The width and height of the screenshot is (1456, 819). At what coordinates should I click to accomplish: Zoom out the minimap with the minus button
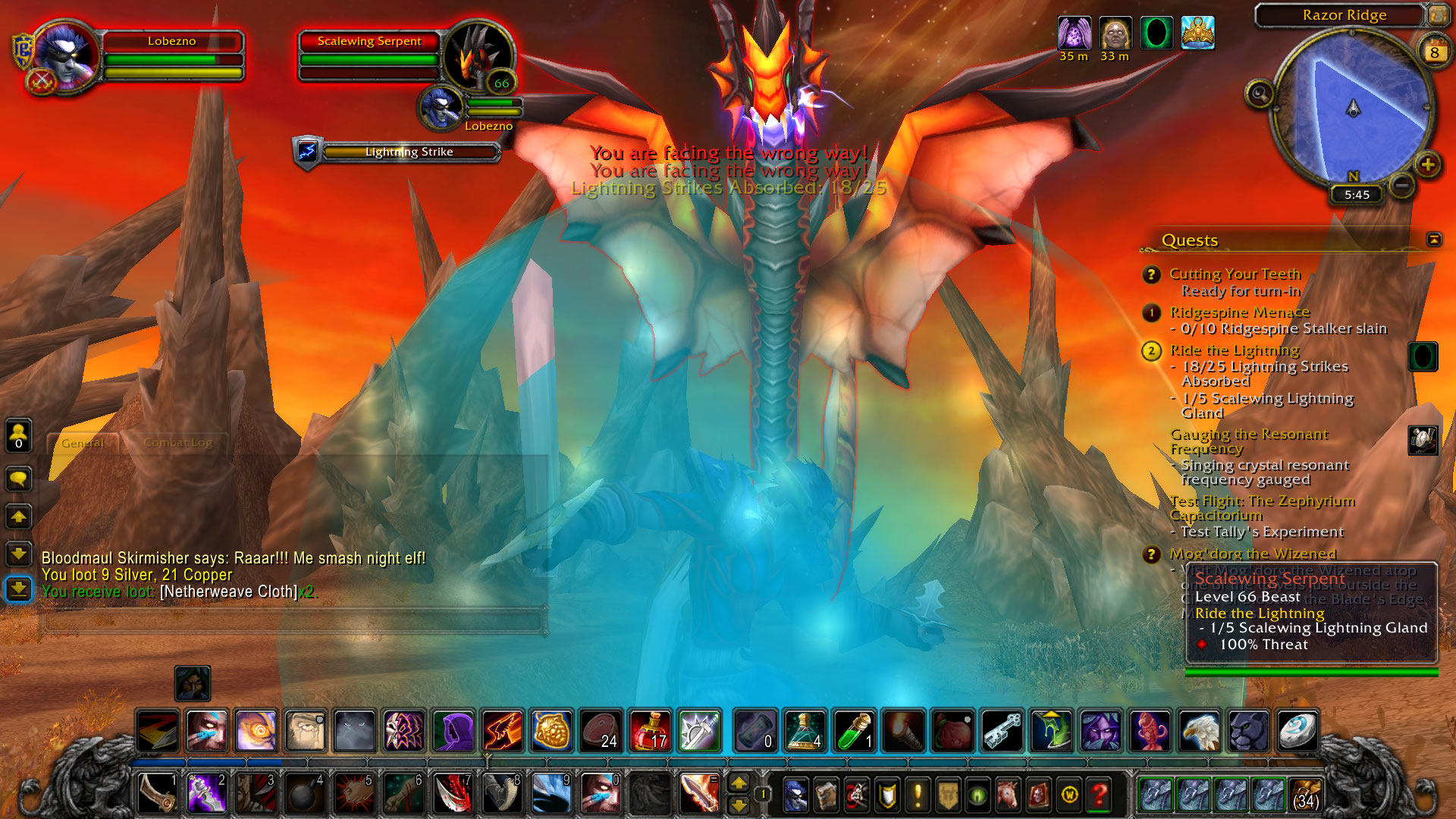click(1402, 184)
